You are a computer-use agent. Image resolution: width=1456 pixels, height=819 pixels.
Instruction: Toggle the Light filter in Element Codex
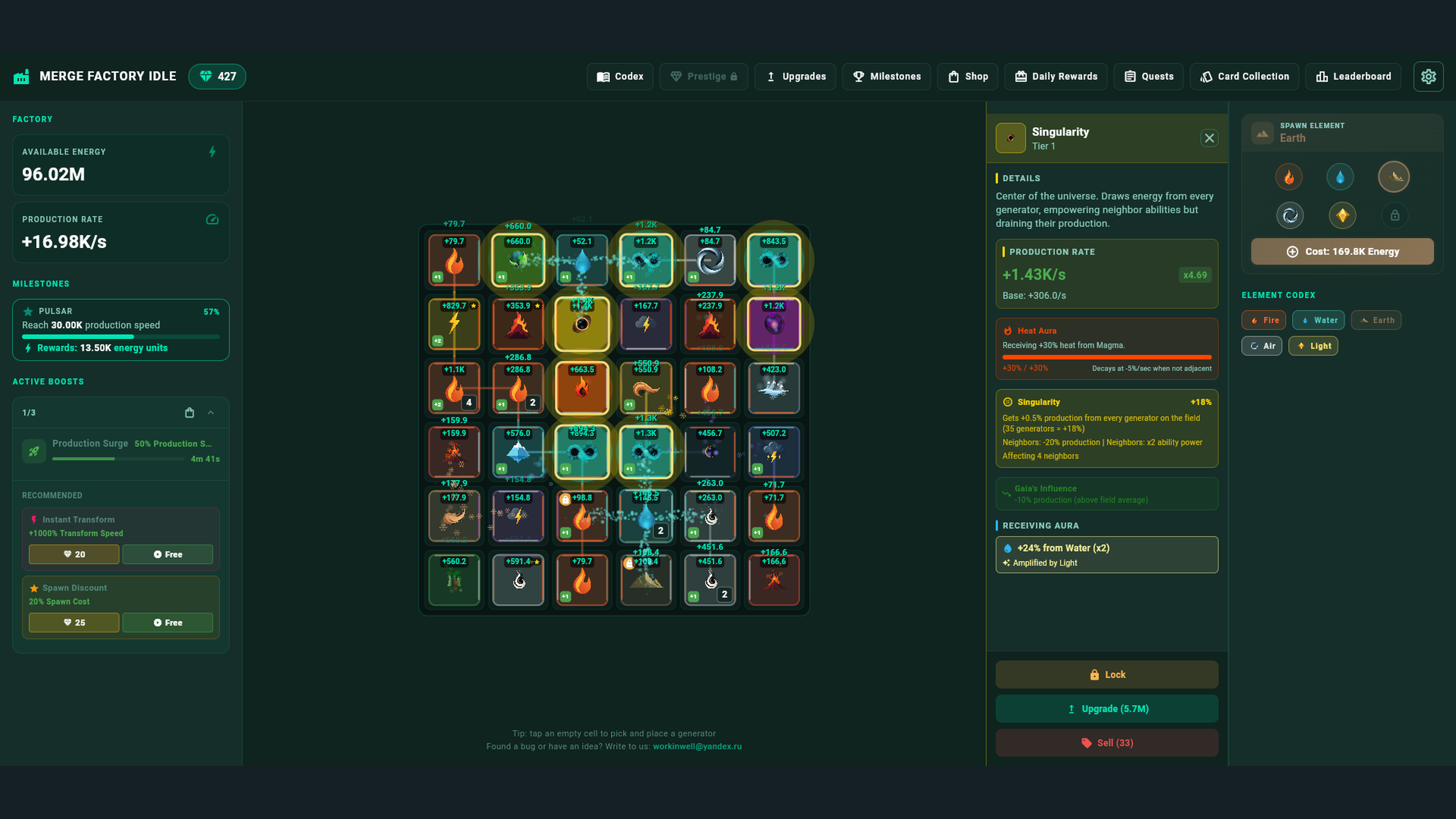(x=1313, y=346)
